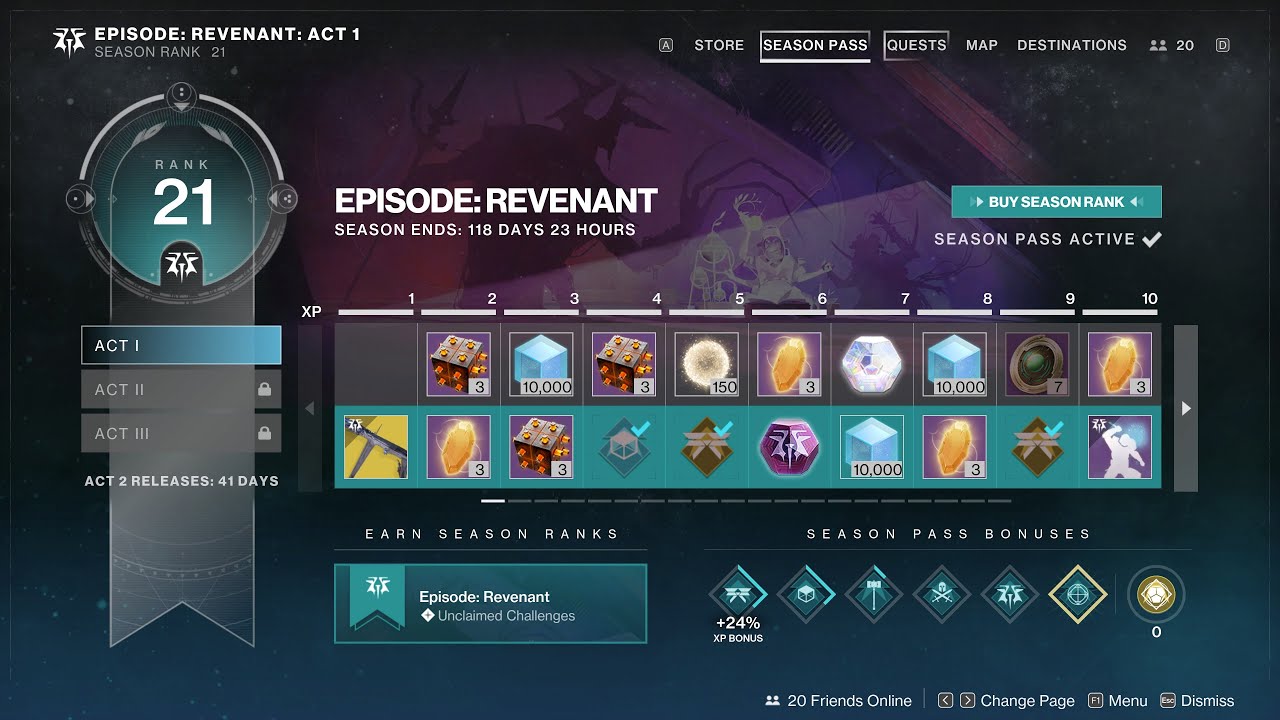Switch to the Quests tab
1280x720 pixels.
[915, 45]
